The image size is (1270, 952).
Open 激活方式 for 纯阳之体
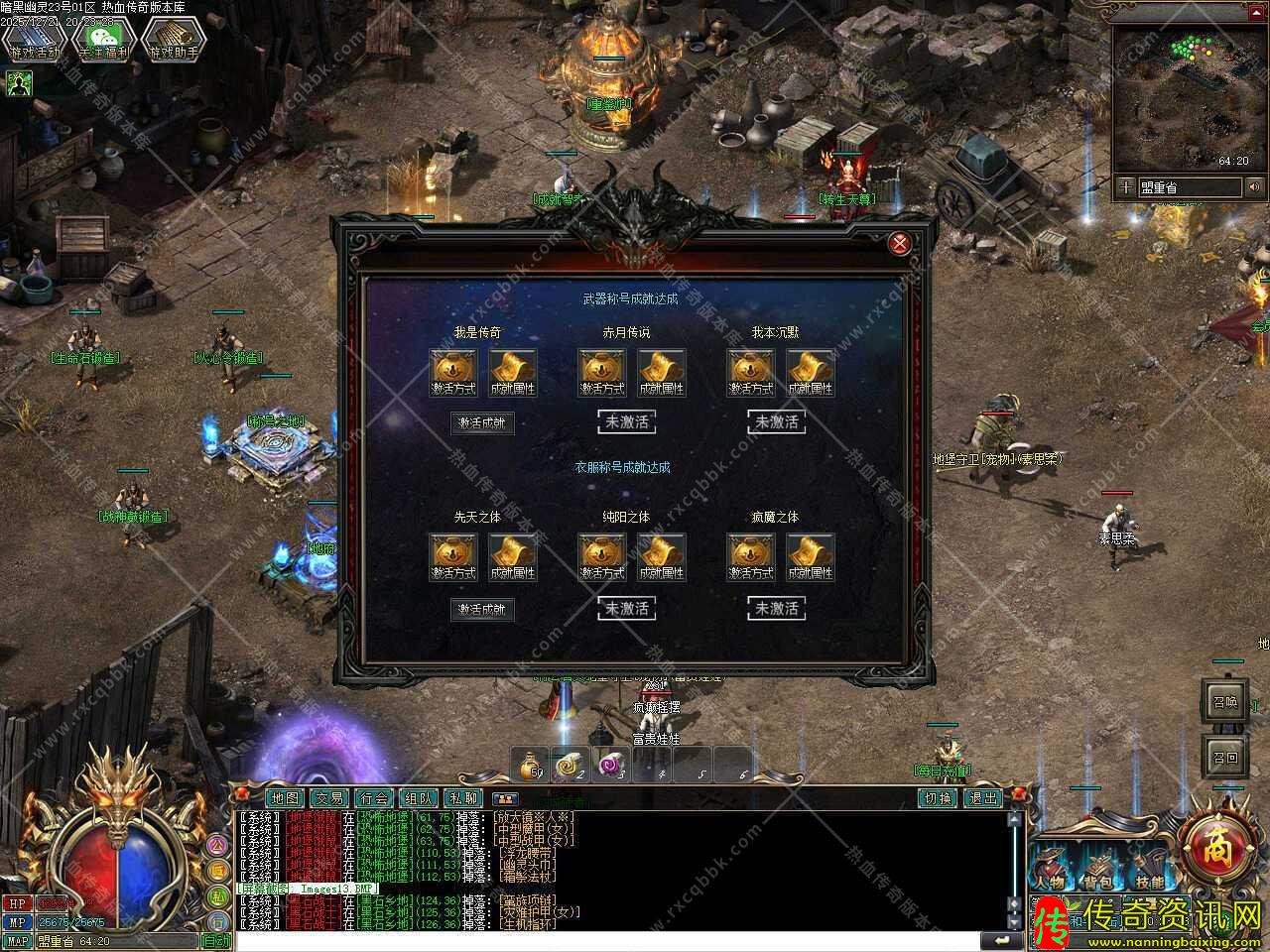click(602, 557)
